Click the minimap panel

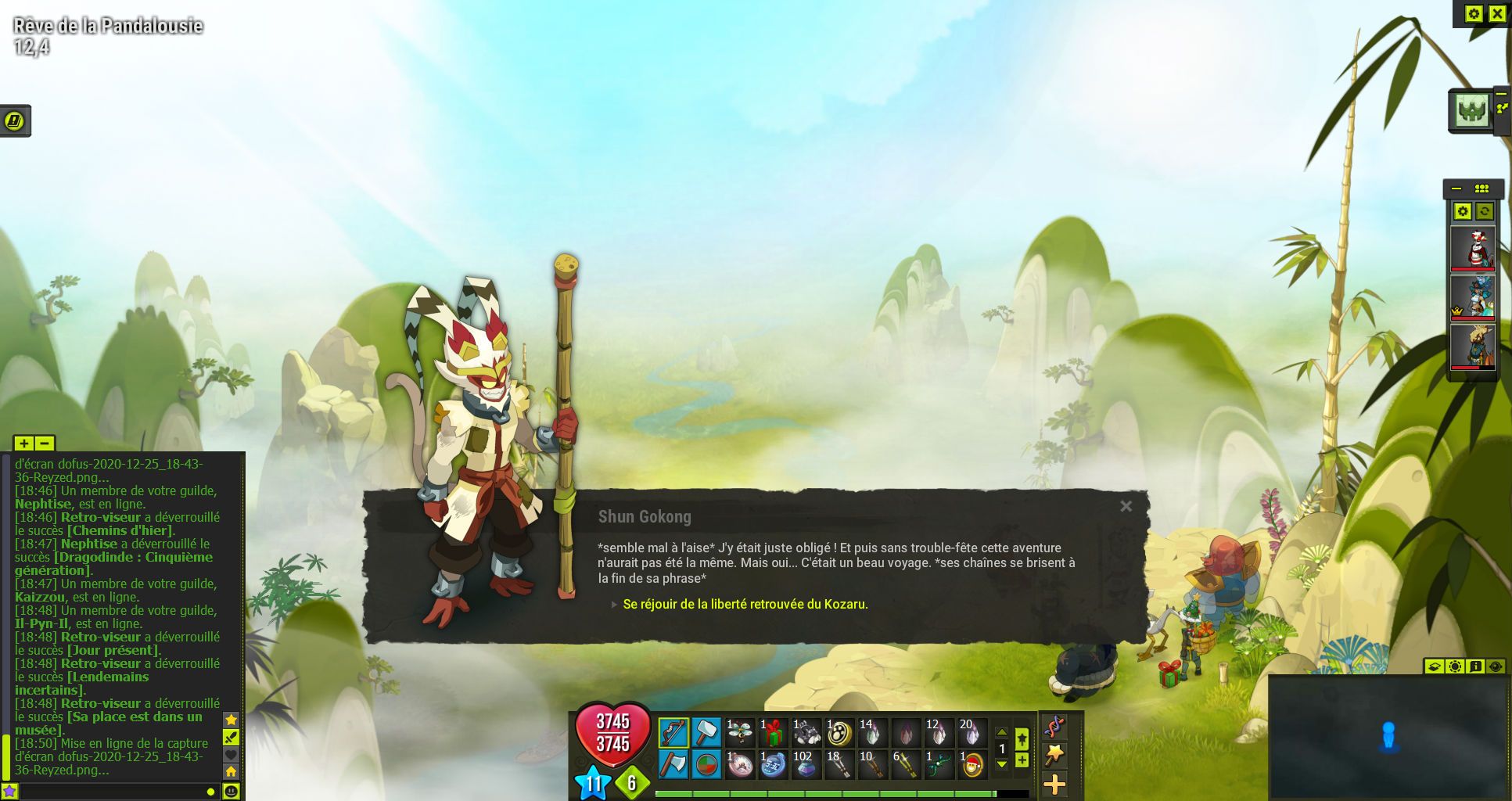click(1388, 737)
